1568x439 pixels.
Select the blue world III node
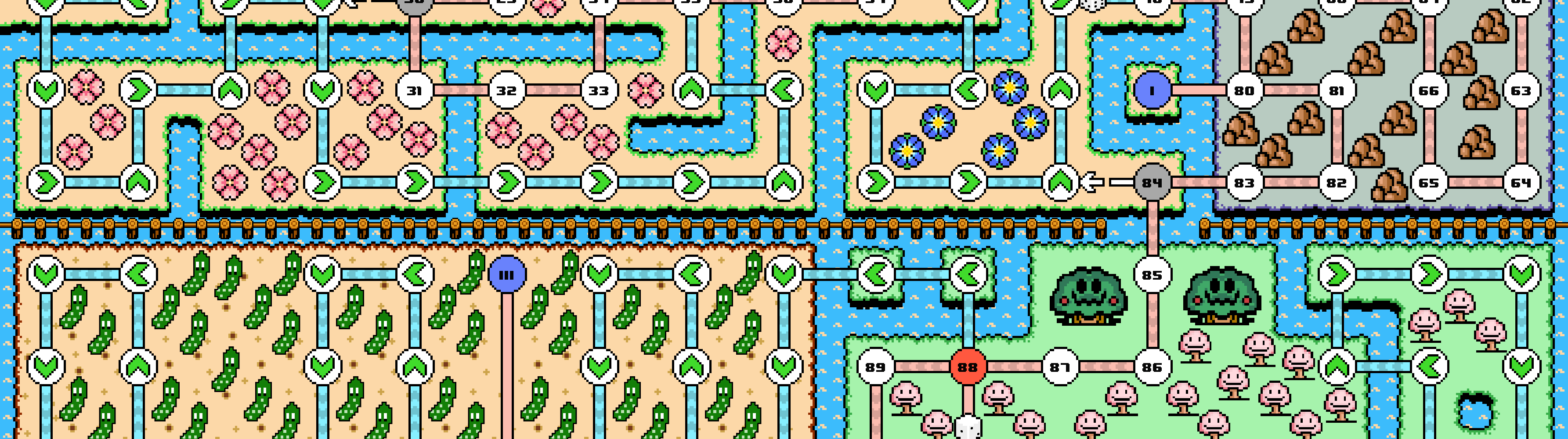coord(506,275)
